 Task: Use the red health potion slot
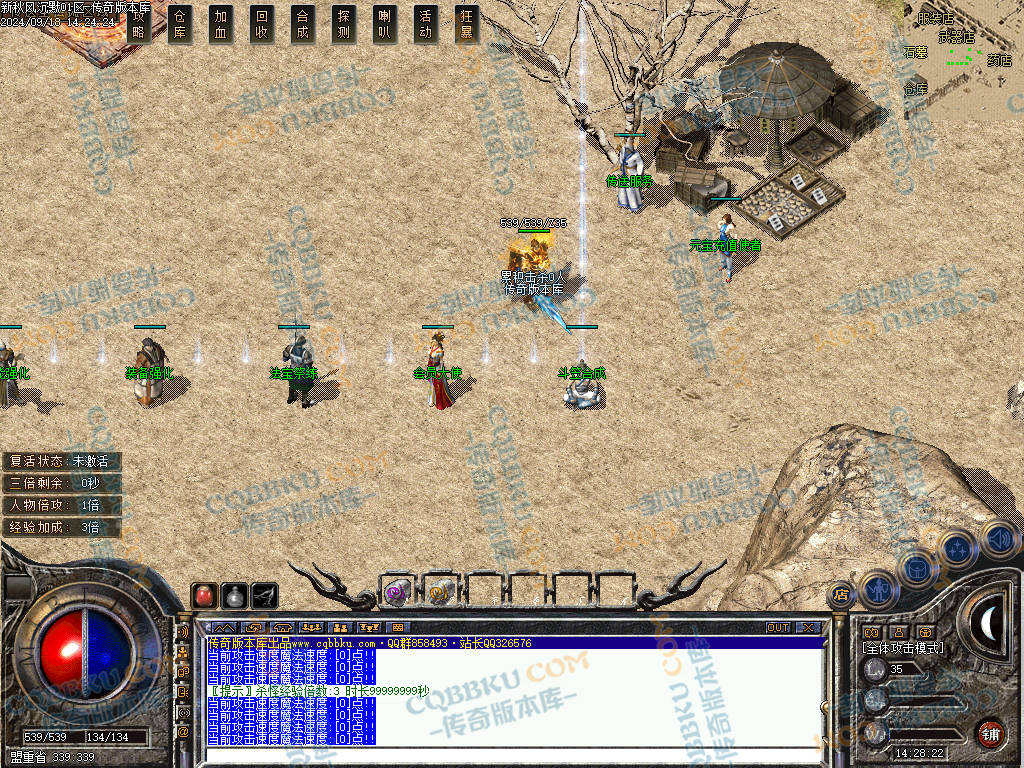click(204, 595)
